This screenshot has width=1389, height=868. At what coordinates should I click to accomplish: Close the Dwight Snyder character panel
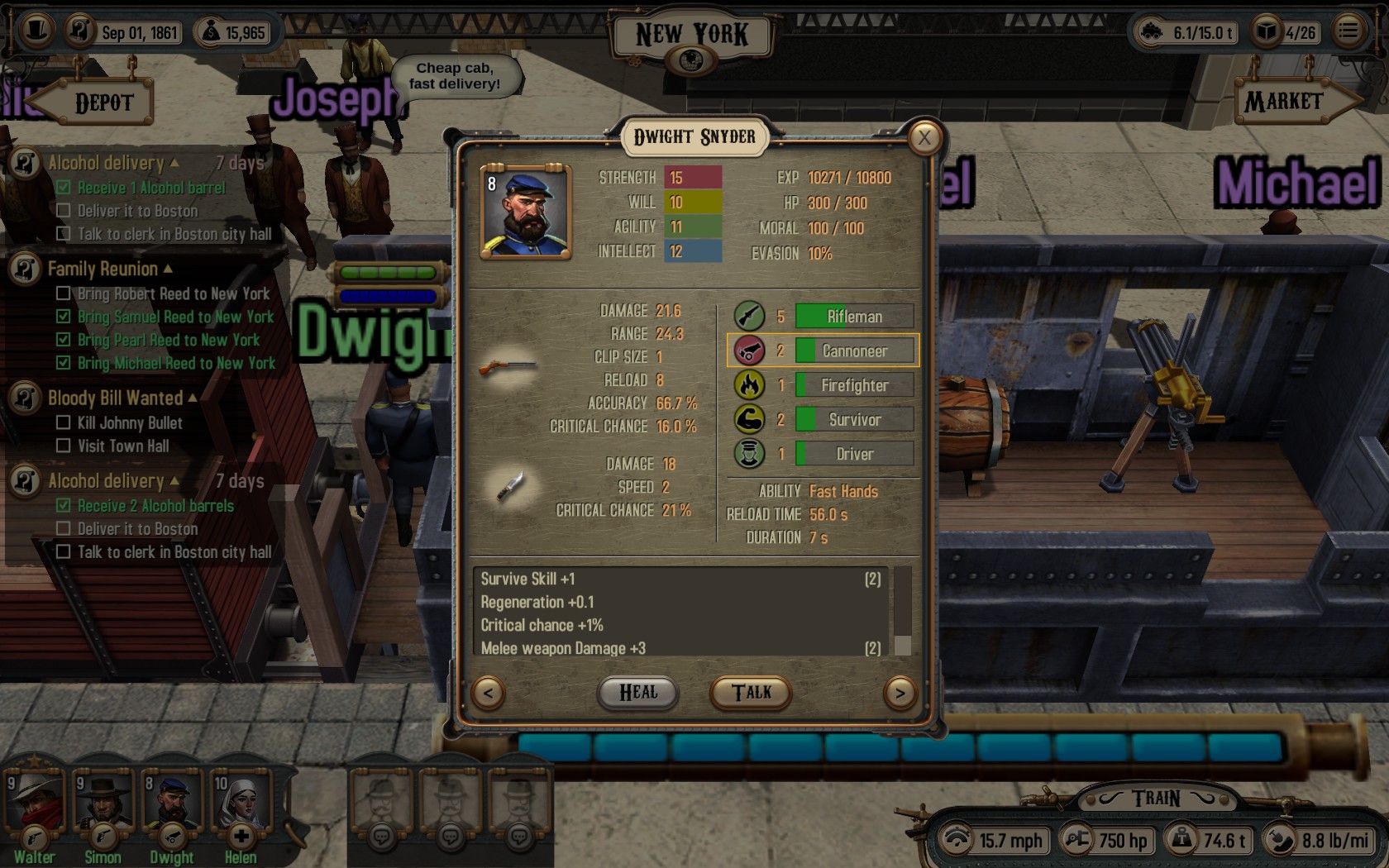[924, 138]
